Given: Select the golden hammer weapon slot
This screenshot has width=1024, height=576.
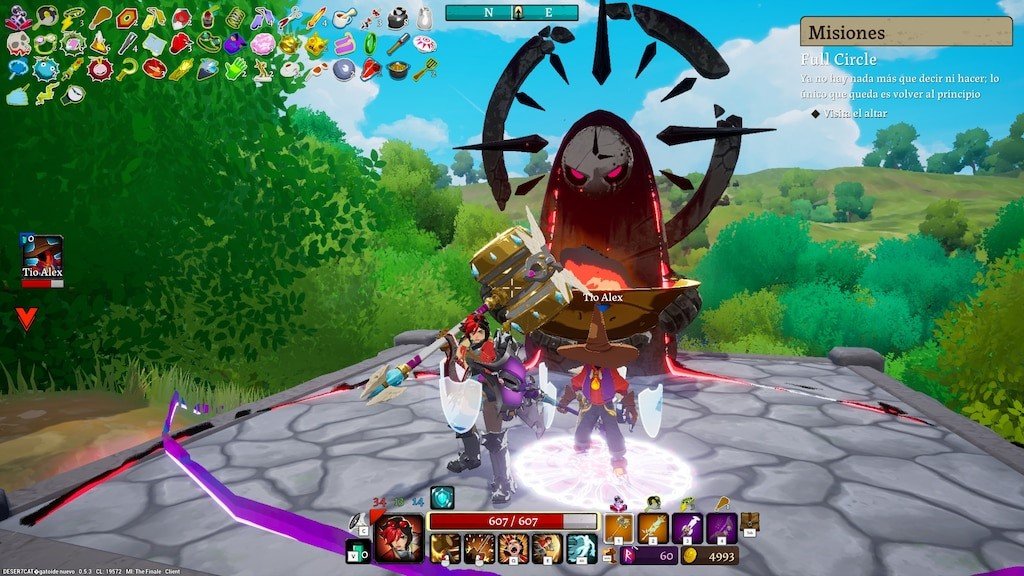Looking at the screenshot, I should pyautogui.click(x=619, y=528).
